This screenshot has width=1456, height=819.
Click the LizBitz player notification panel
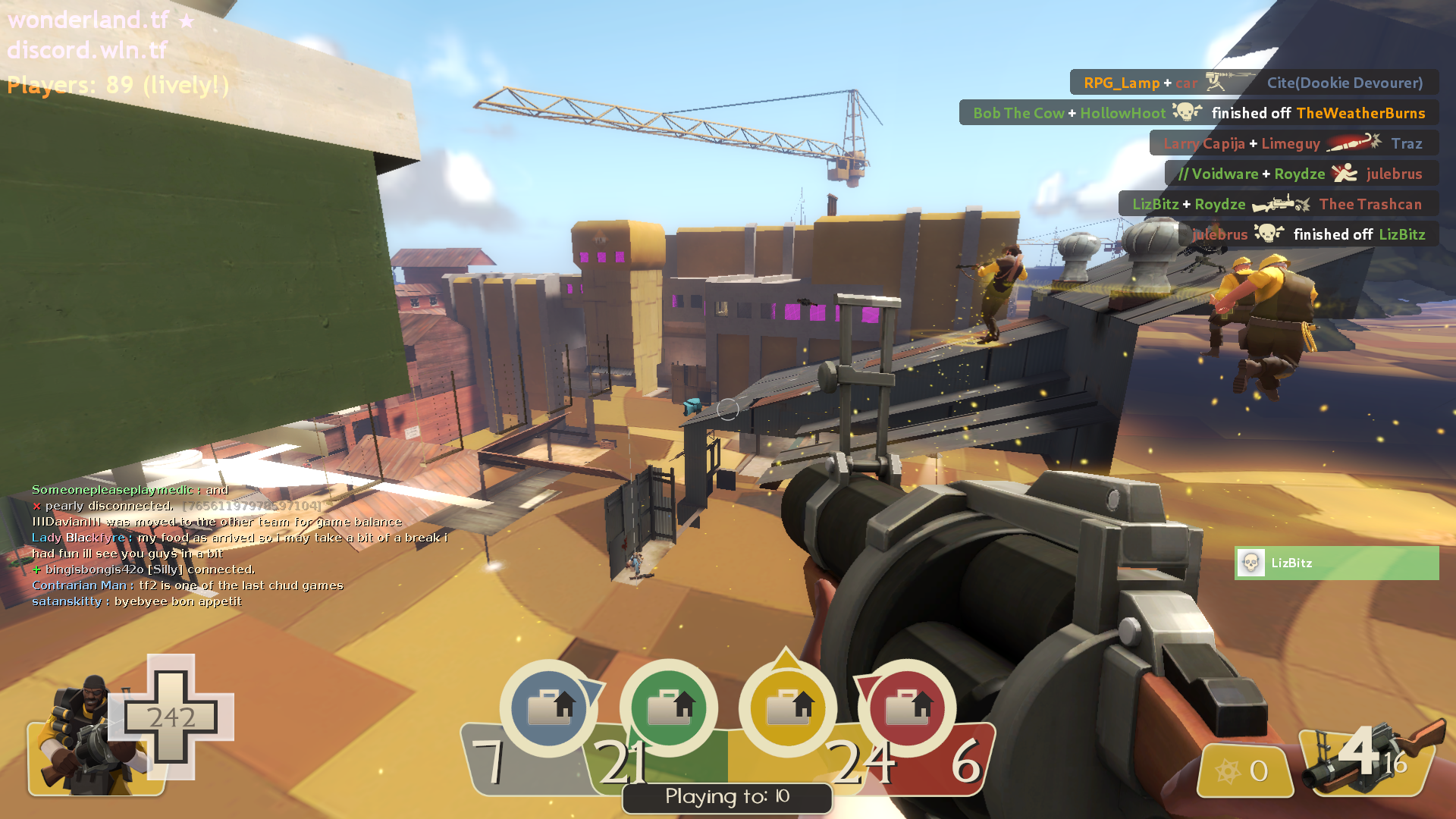click(1336, 563)
